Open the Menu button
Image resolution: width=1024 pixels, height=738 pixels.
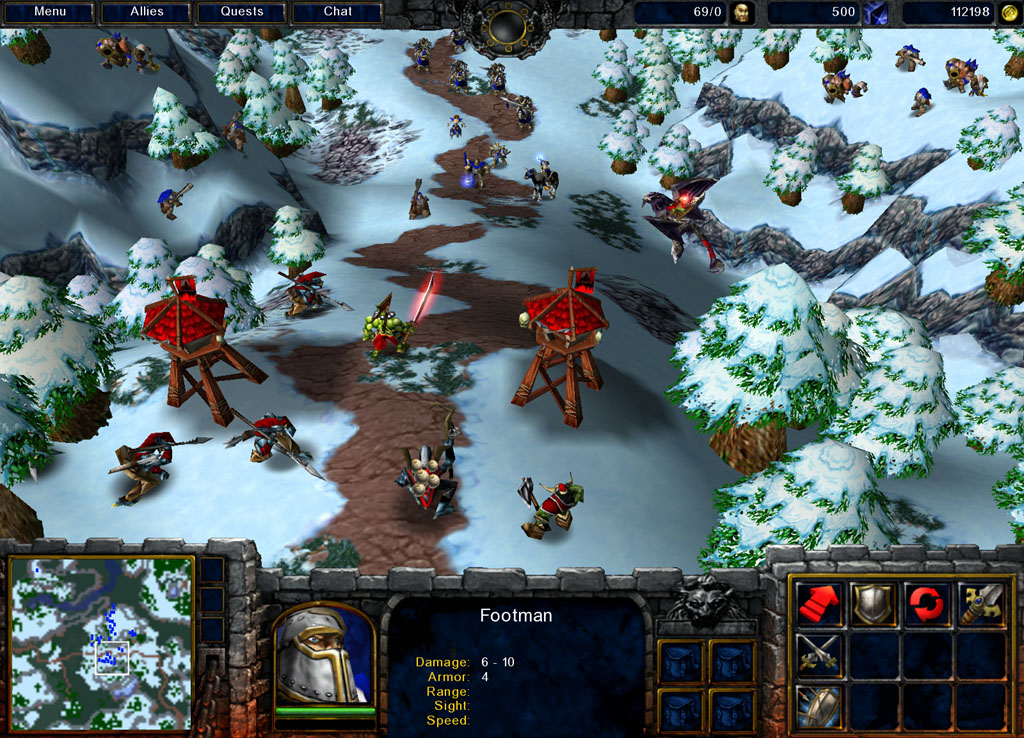click(x=48, y=12)
